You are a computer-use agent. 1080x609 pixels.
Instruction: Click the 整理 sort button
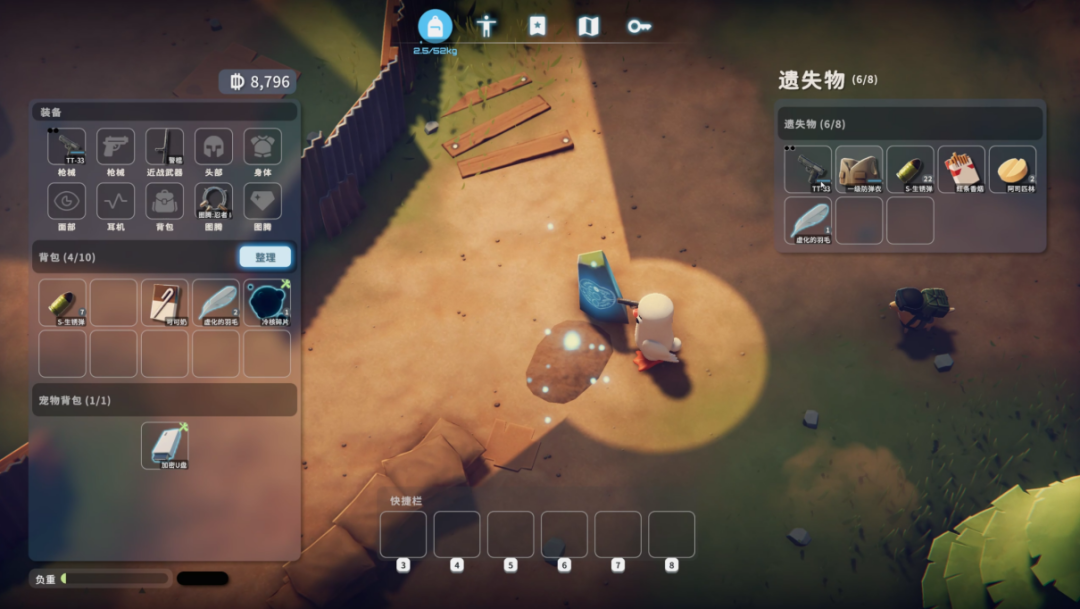[265, 257]
